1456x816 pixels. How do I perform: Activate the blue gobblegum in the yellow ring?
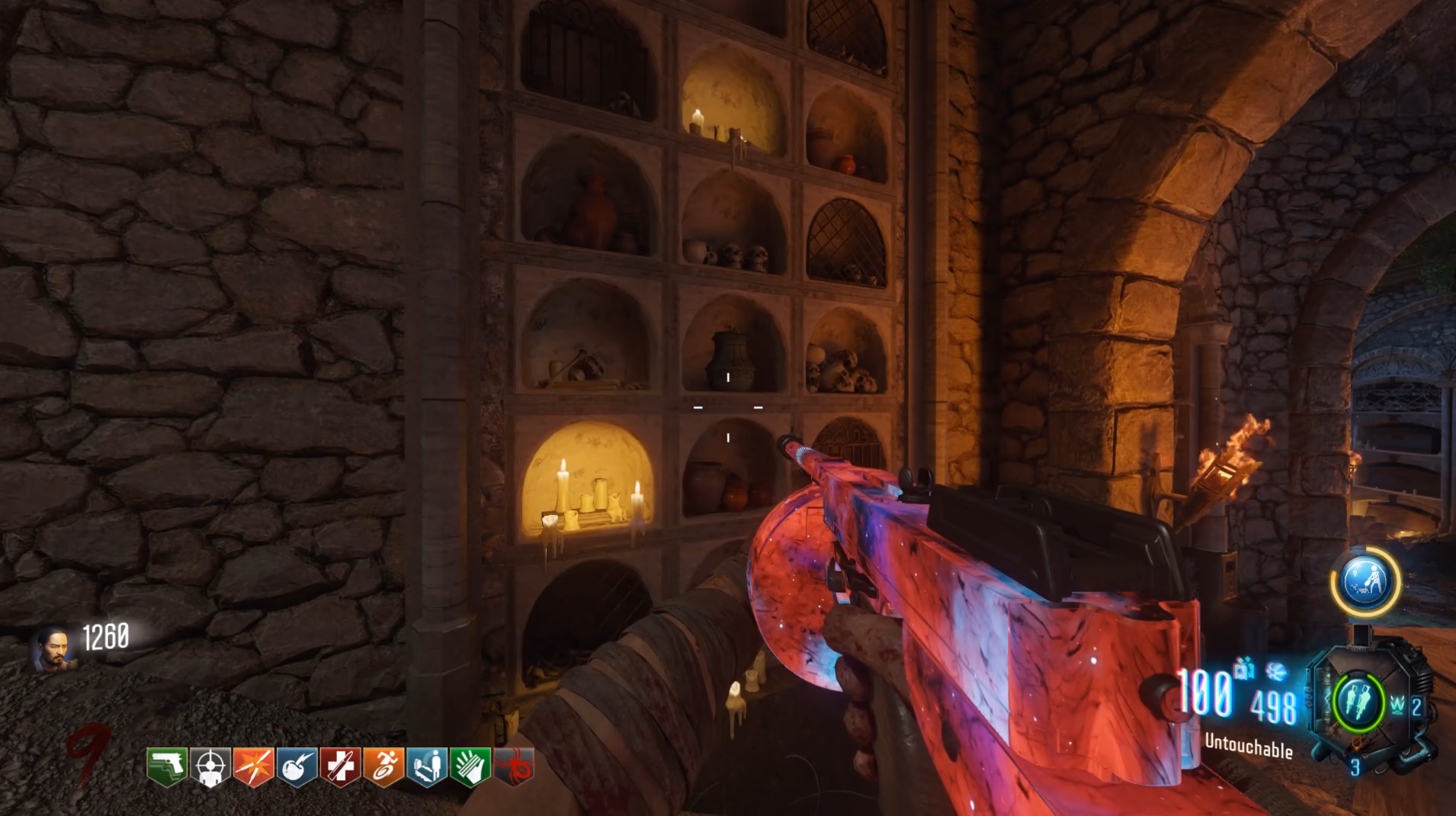pyautogui.click(x=1365, y=582)
